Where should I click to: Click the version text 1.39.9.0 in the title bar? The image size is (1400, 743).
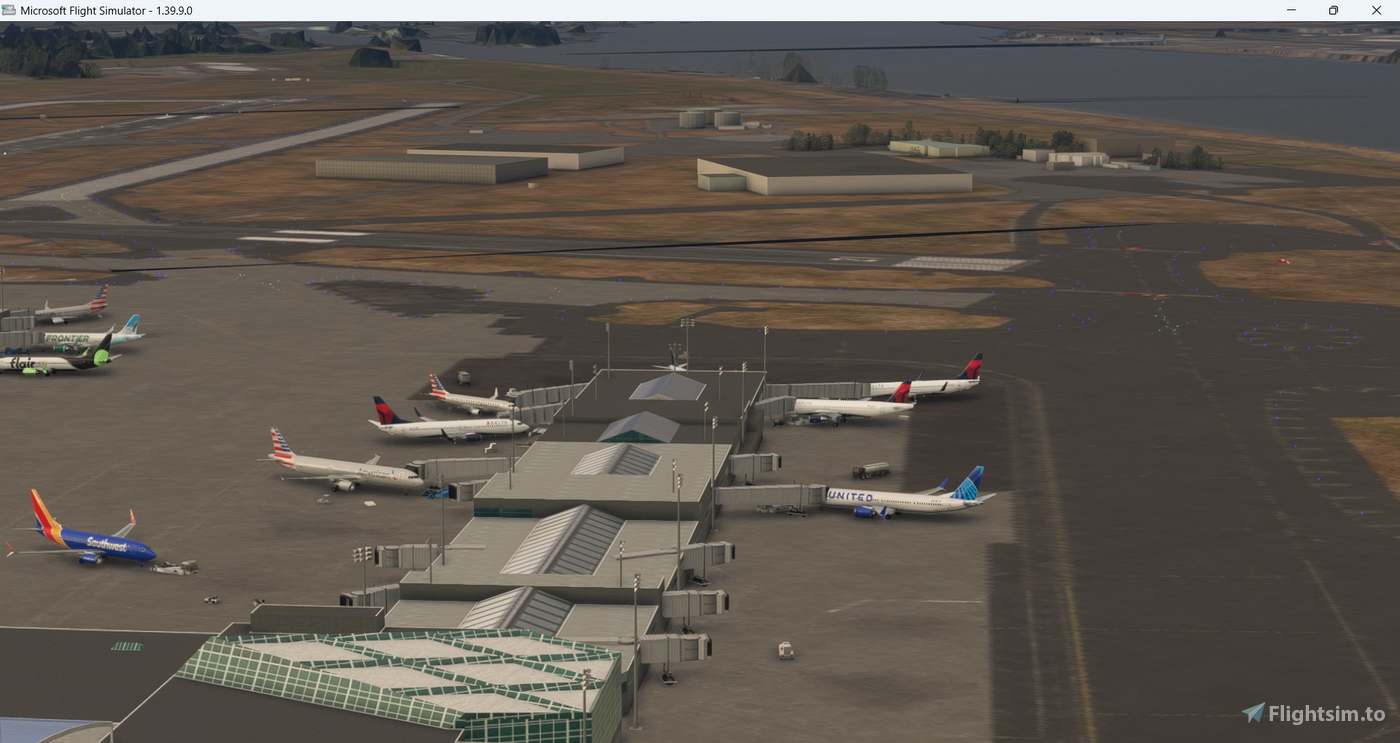click(x=169, y=10)
